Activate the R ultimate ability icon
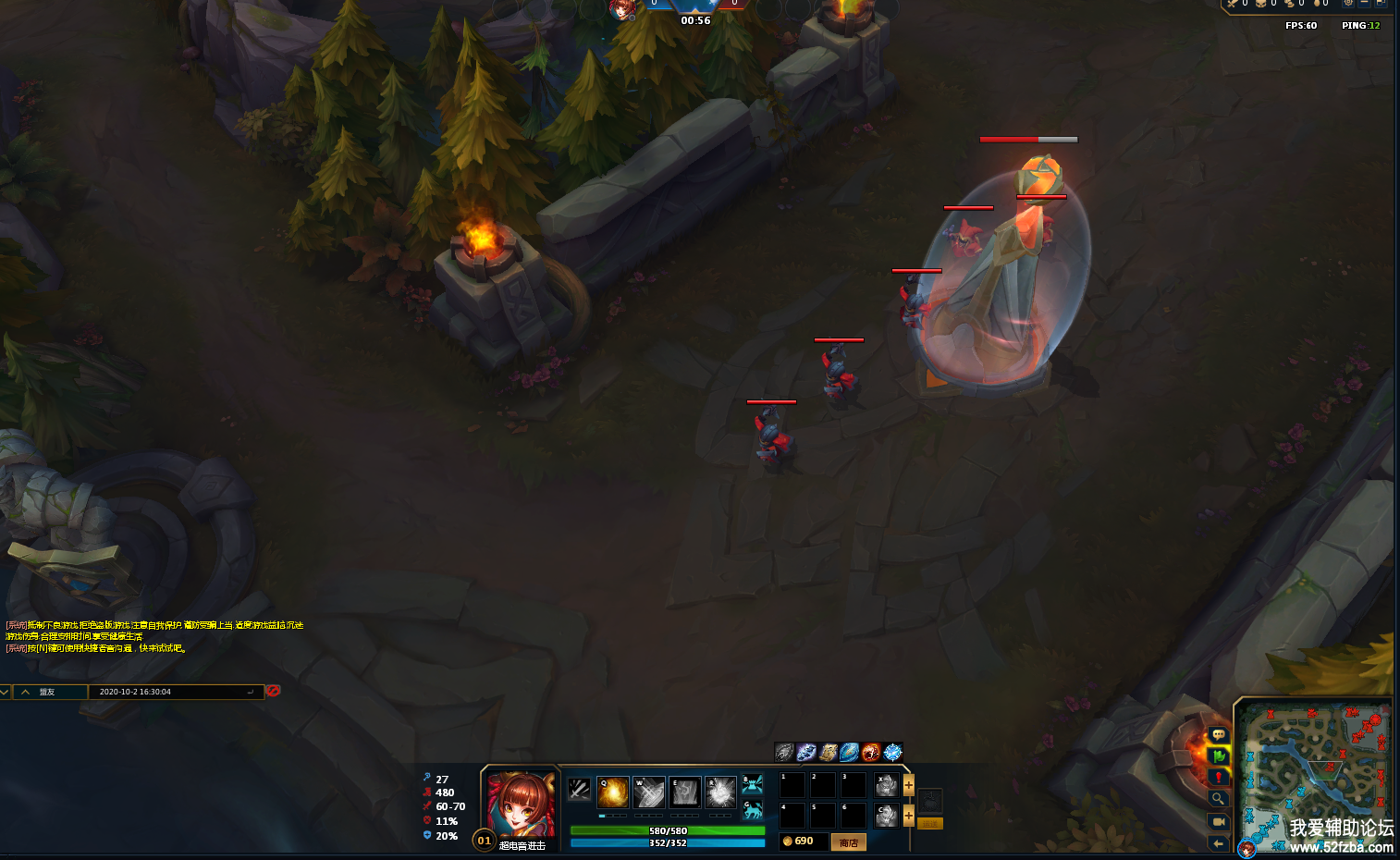Screen dimensions: 1400x860 click(720, 792)
